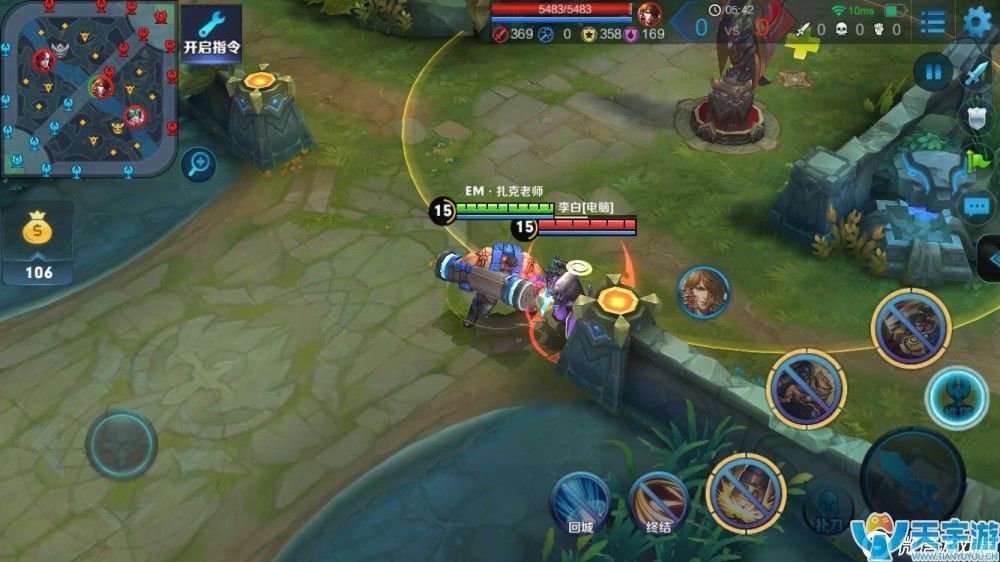The width and height of the screenshot is (1000, 562).
Task: Tap the 开启指令 wrench button
Action: pyautogui.click(x=212, y=35)
